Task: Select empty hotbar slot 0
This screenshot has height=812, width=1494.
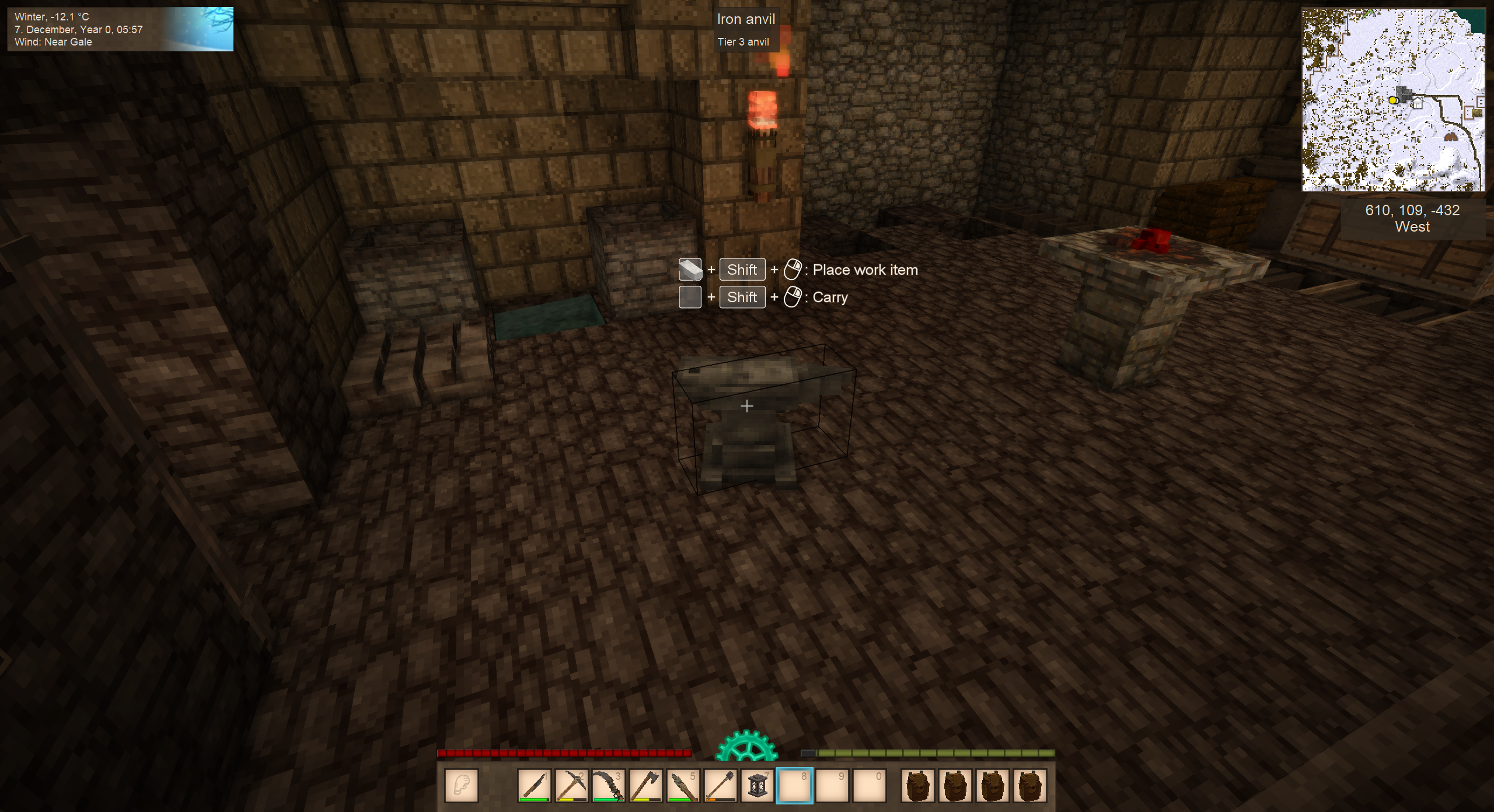Action: pyautogui.click(x=870, y=785)
